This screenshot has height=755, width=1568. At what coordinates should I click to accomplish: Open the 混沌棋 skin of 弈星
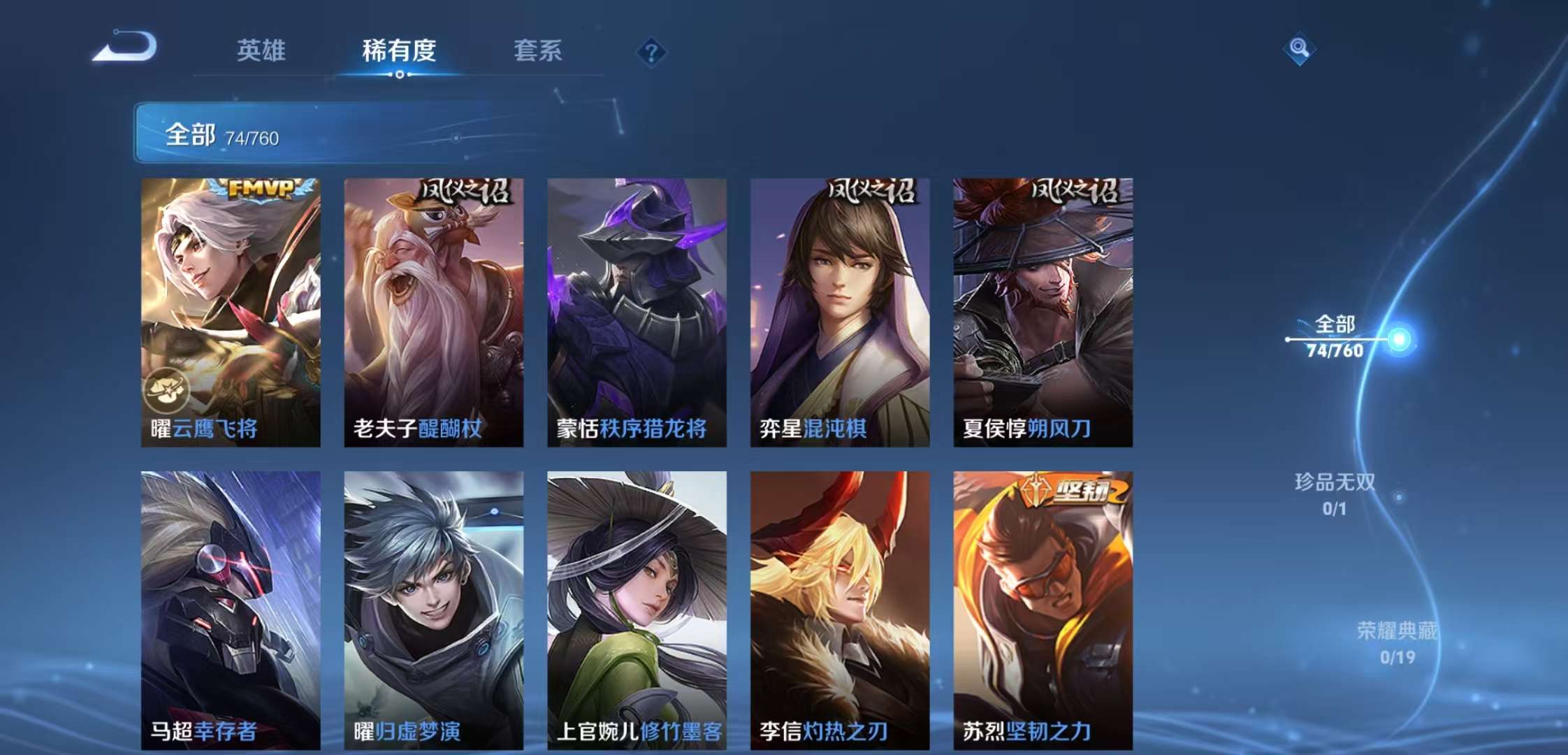[837, 308]
